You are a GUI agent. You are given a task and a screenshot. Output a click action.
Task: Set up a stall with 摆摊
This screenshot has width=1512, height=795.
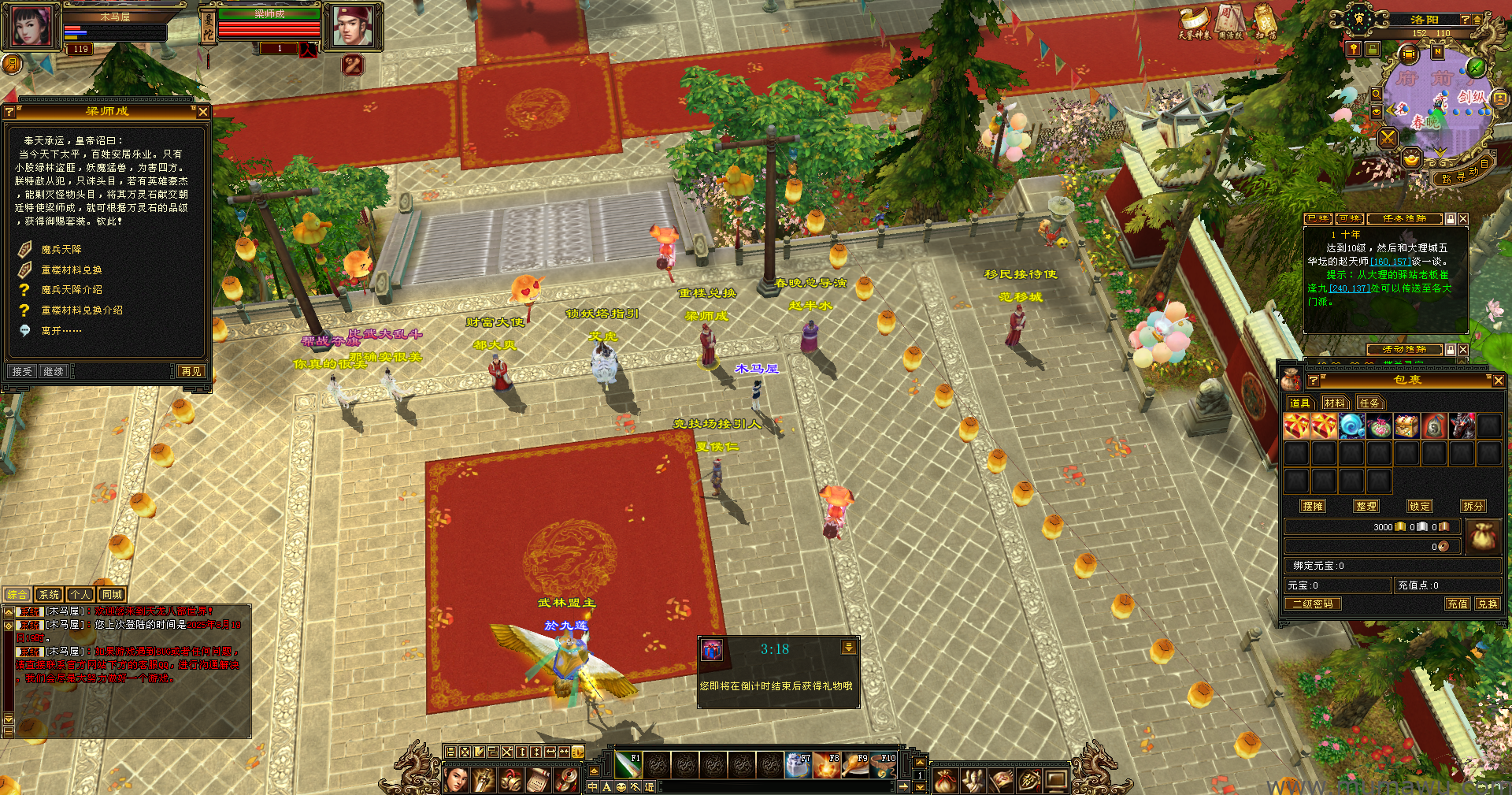(1313, 507)
